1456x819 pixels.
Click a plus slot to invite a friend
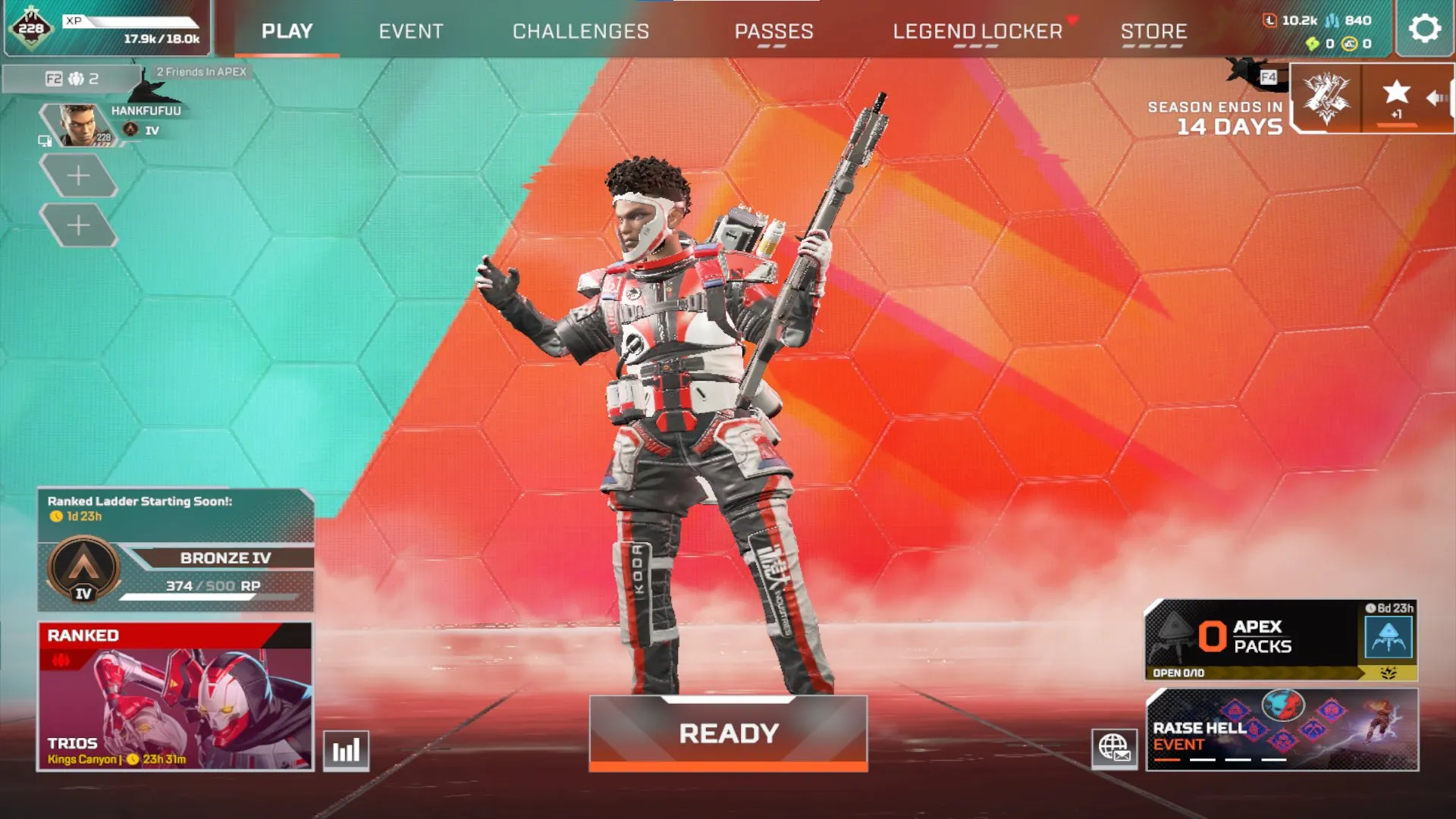click(x=80, y=174)
